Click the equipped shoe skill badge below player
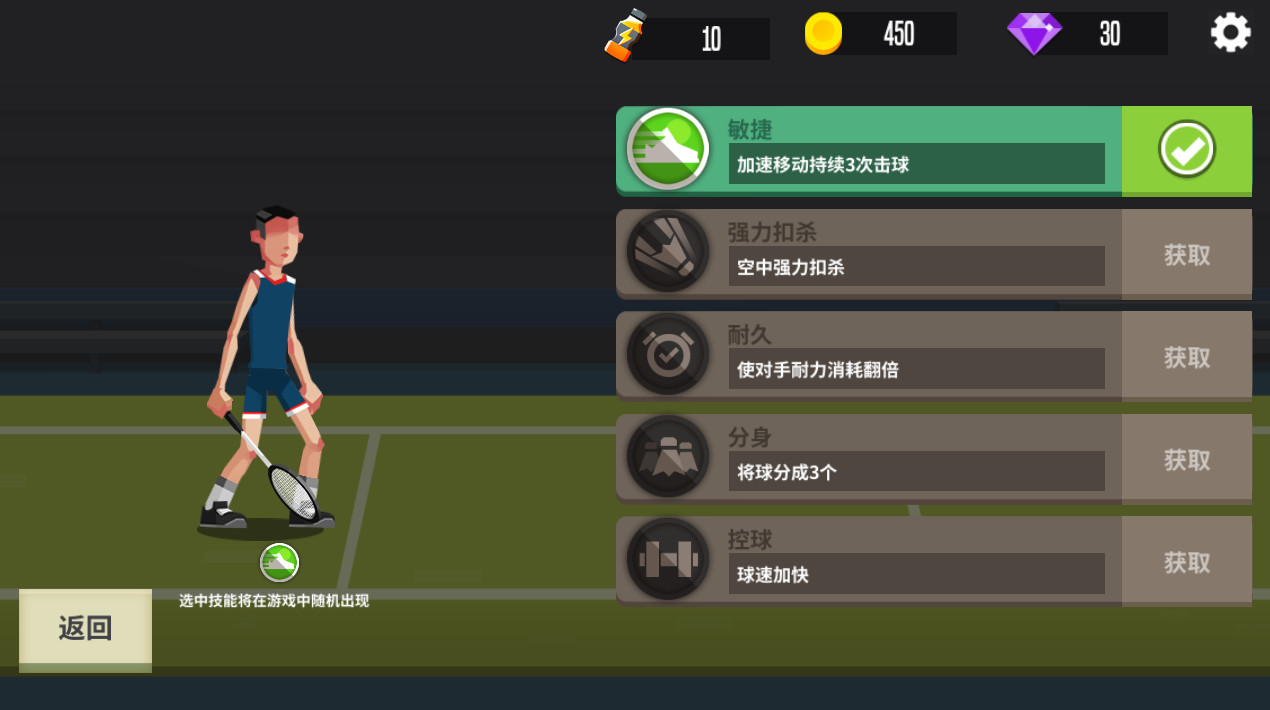The image size is (1270, 710). (x=279, y=562)
